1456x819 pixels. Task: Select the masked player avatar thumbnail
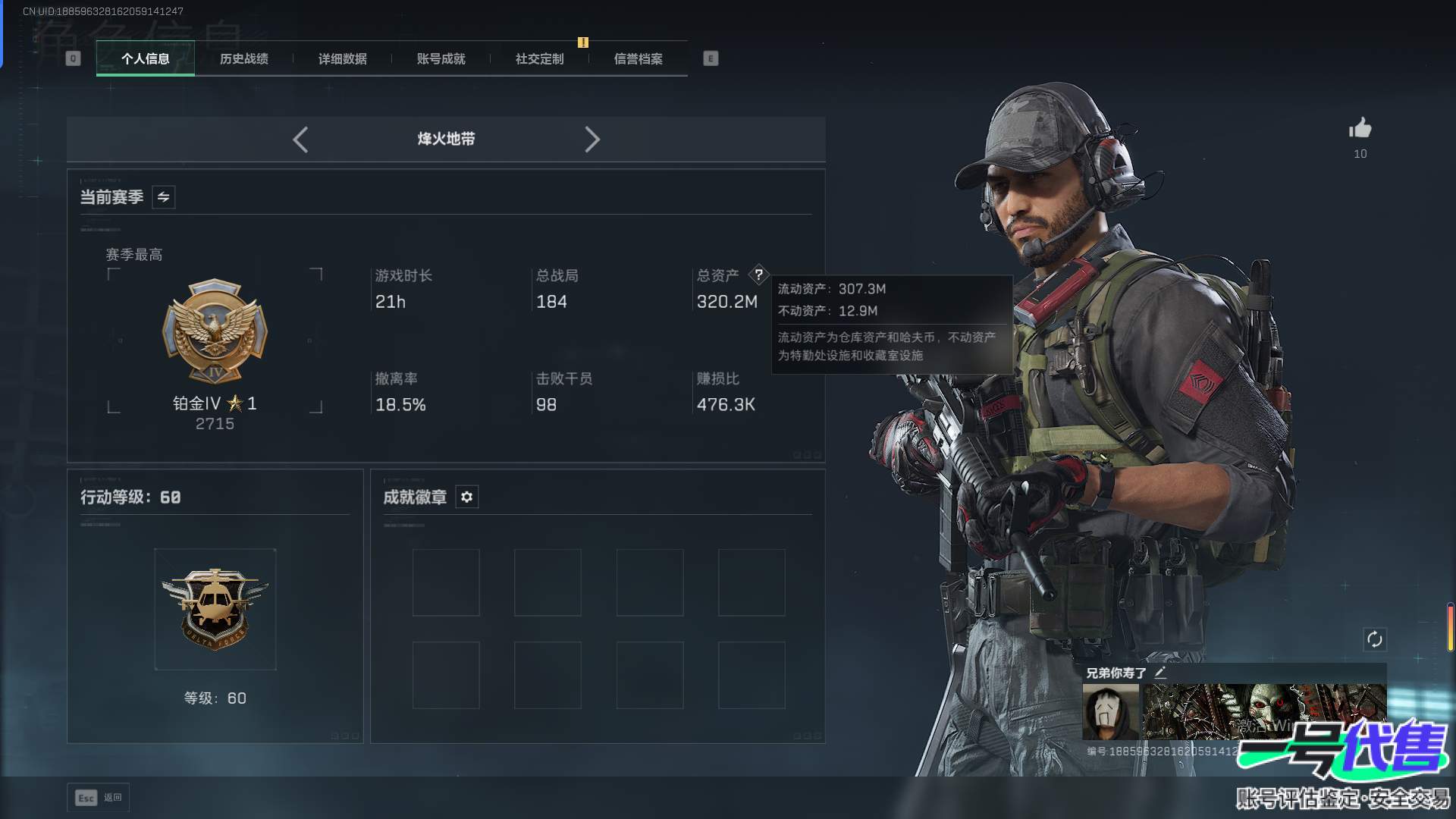click(x=1110, y=712)
